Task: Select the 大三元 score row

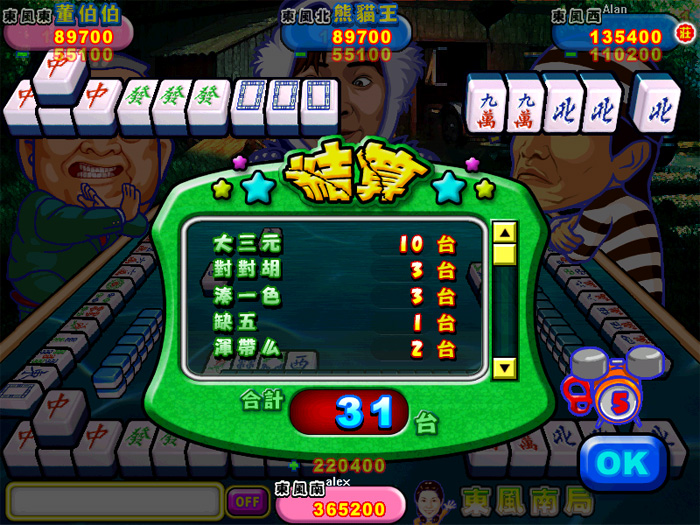Action: pyautogui.click(x=334, y=243)
